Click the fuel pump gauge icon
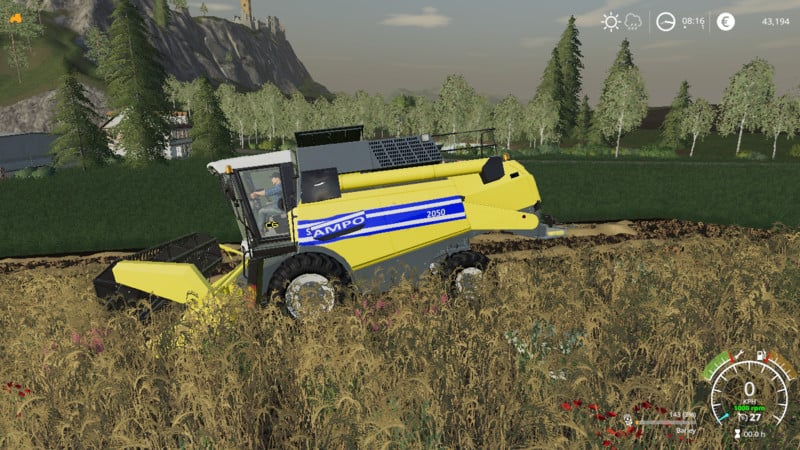800x450 pixels. (x=762, y=356)
